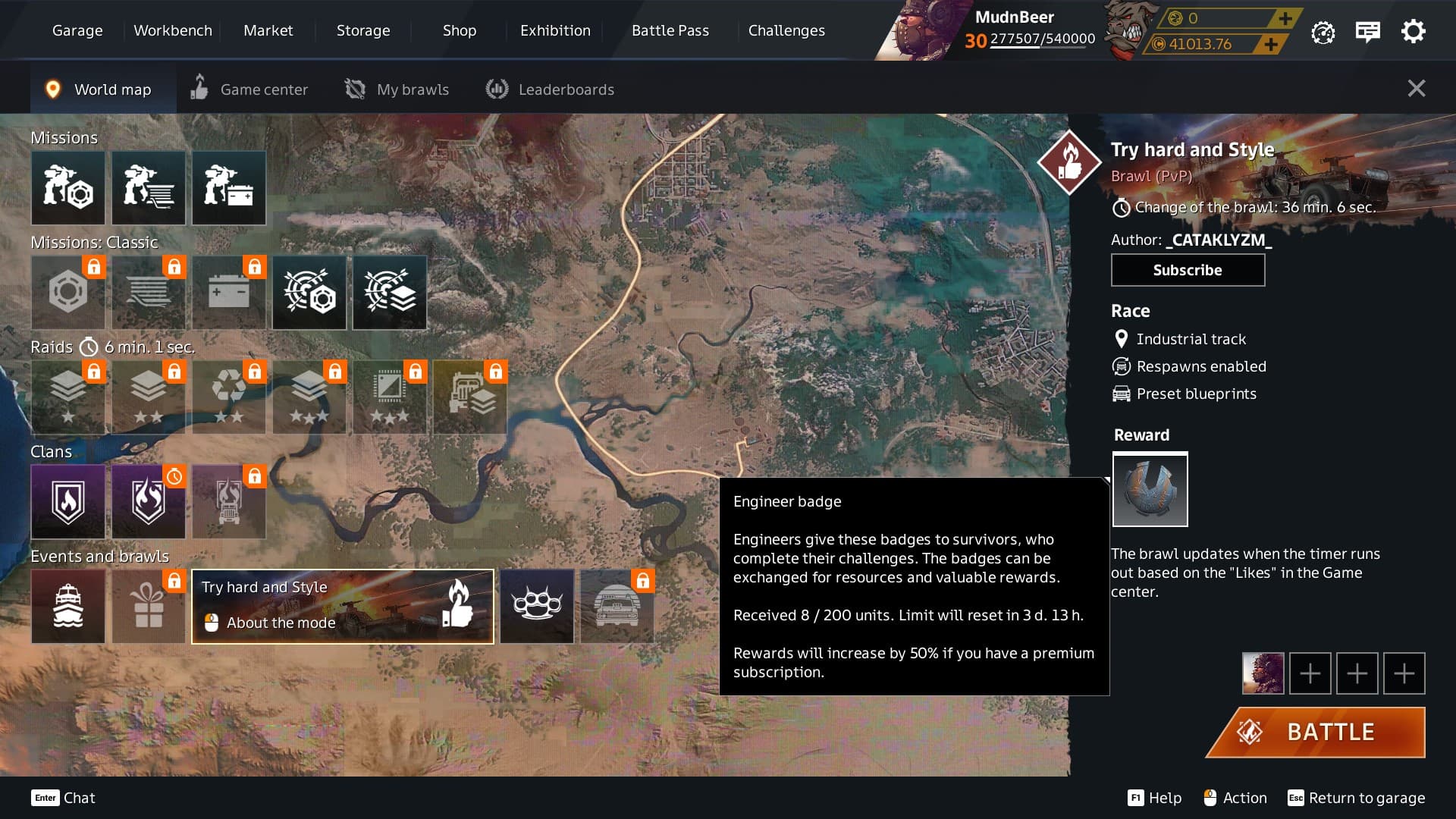
Task: Switch to the Game center tab
Action: (249, 89)
